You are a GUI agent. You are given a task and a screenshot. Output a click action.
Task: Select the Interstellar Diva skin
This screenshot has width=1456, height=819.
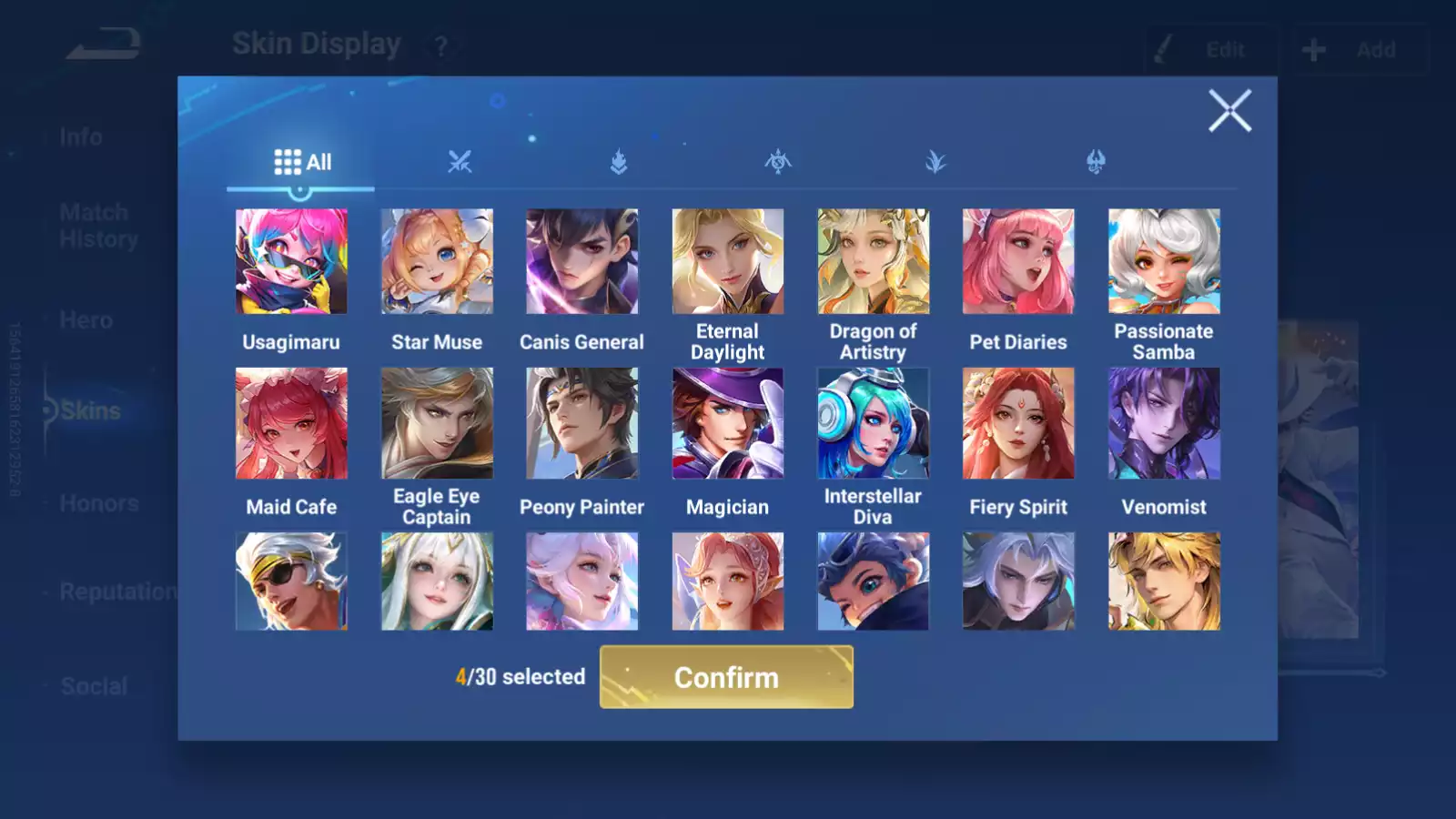(873, 423)
